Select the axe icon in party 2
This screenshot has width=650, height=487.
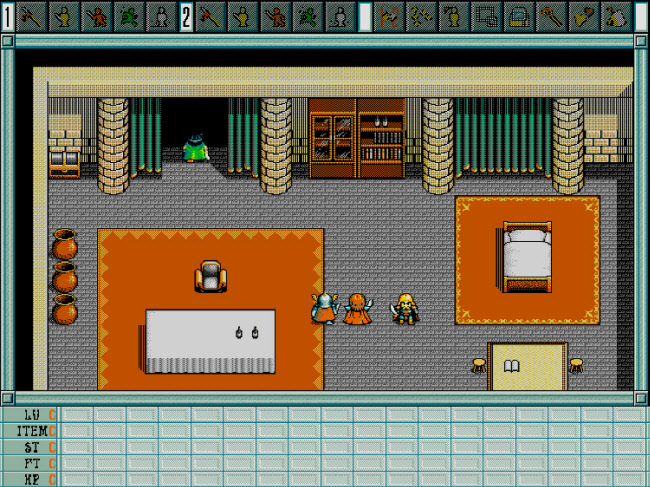(x=211, y=16)
